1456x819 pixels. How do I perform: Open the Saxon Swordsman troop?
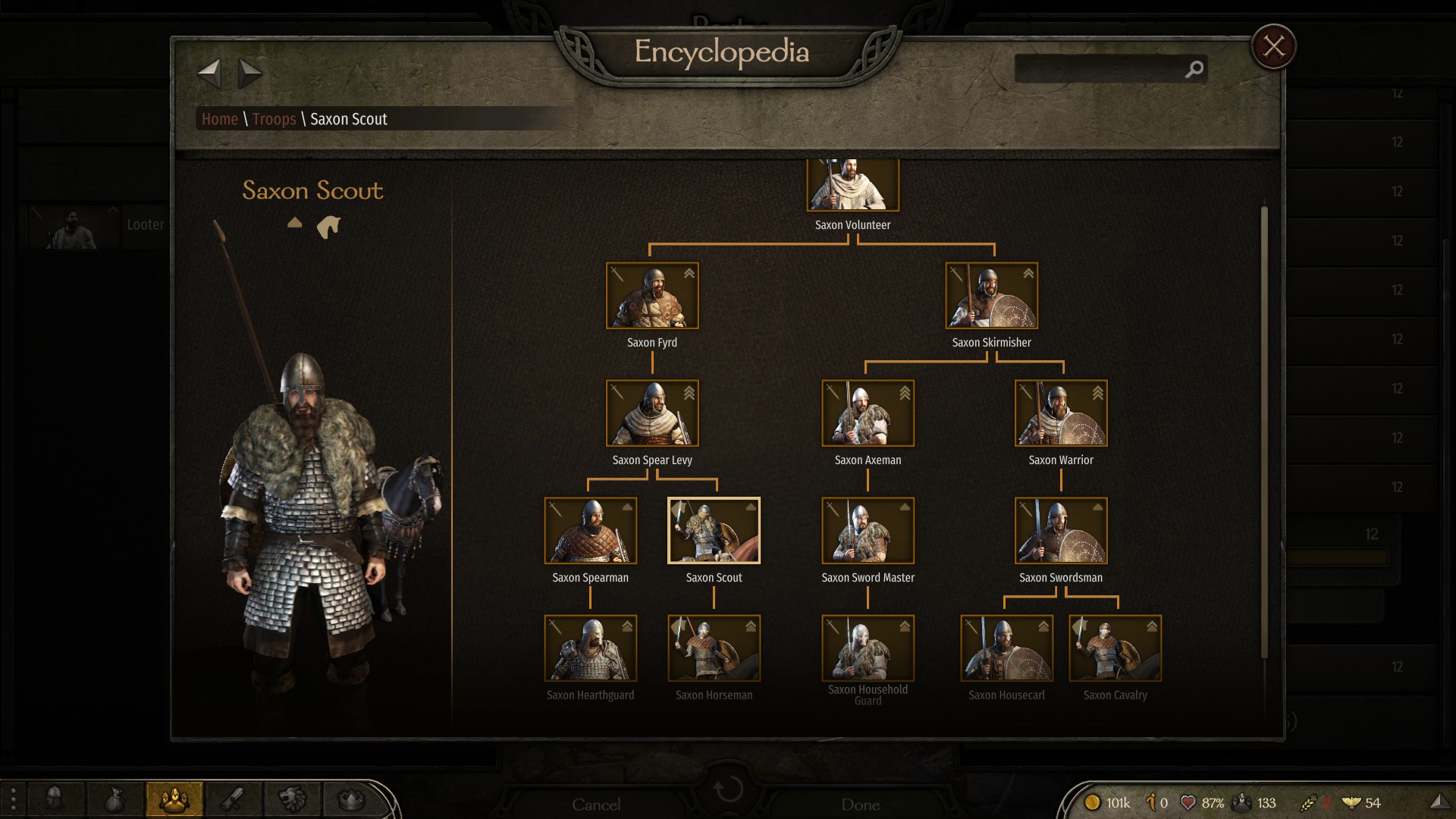pyautogui.click(x=1061, y=531)
